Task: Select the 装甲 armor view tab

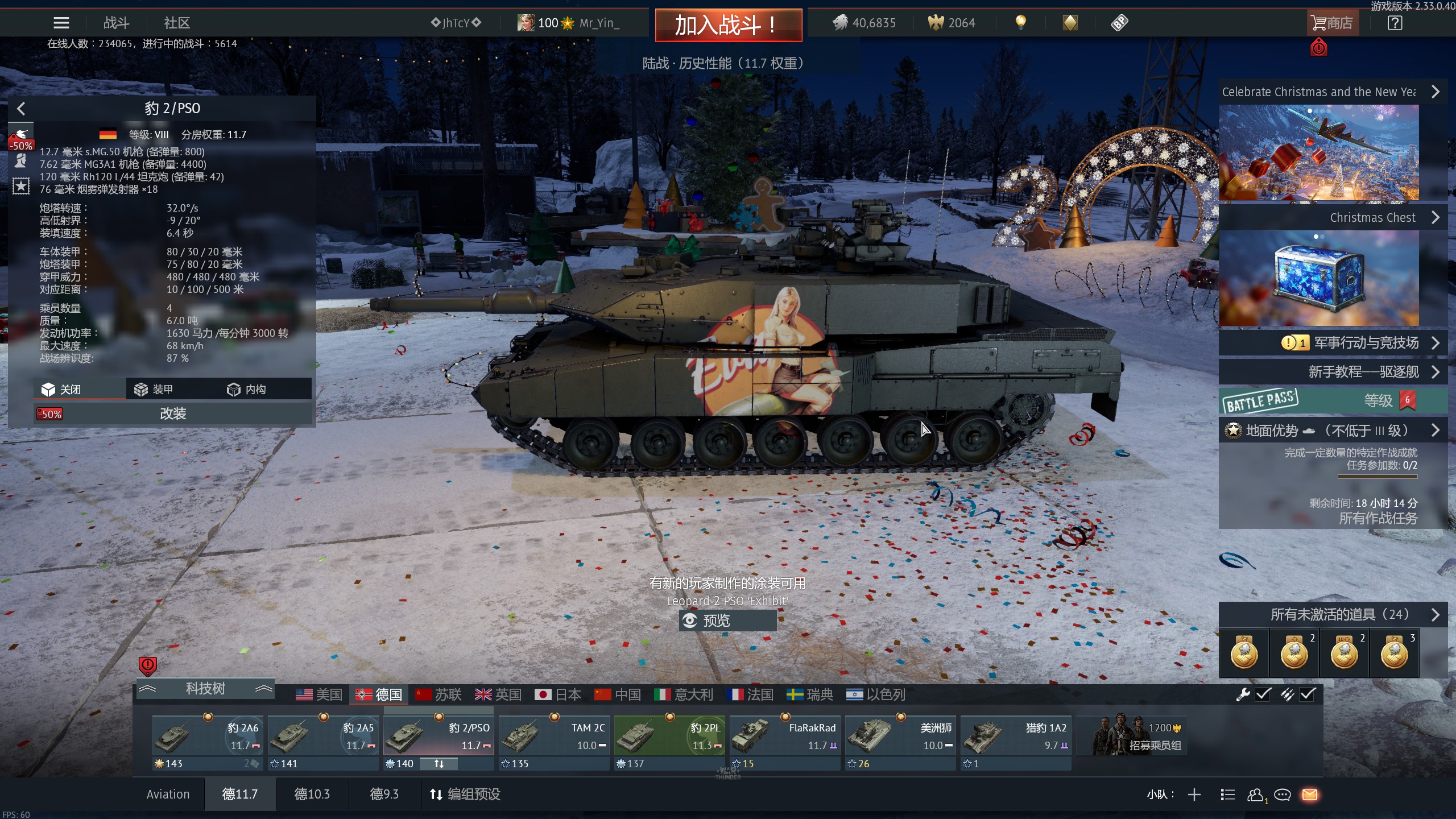Action: coord(154,390)
